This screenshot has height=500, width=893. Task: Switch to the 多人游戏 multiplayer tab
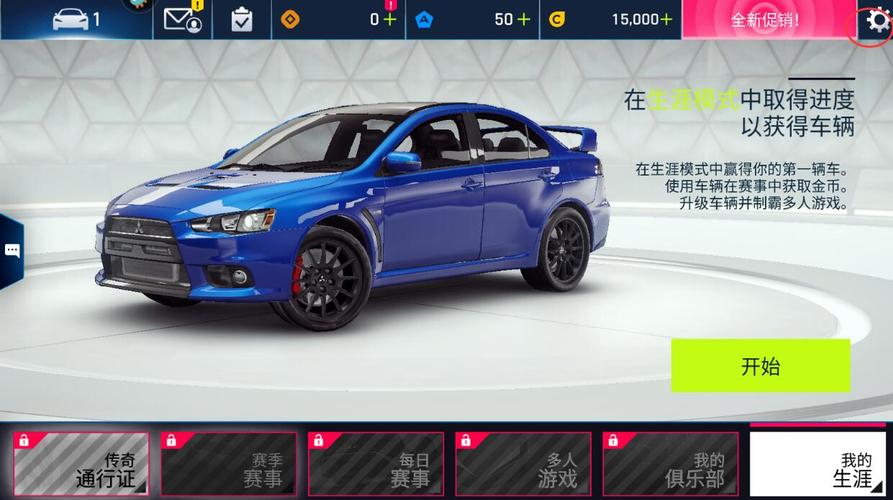(x=522, y=465)
